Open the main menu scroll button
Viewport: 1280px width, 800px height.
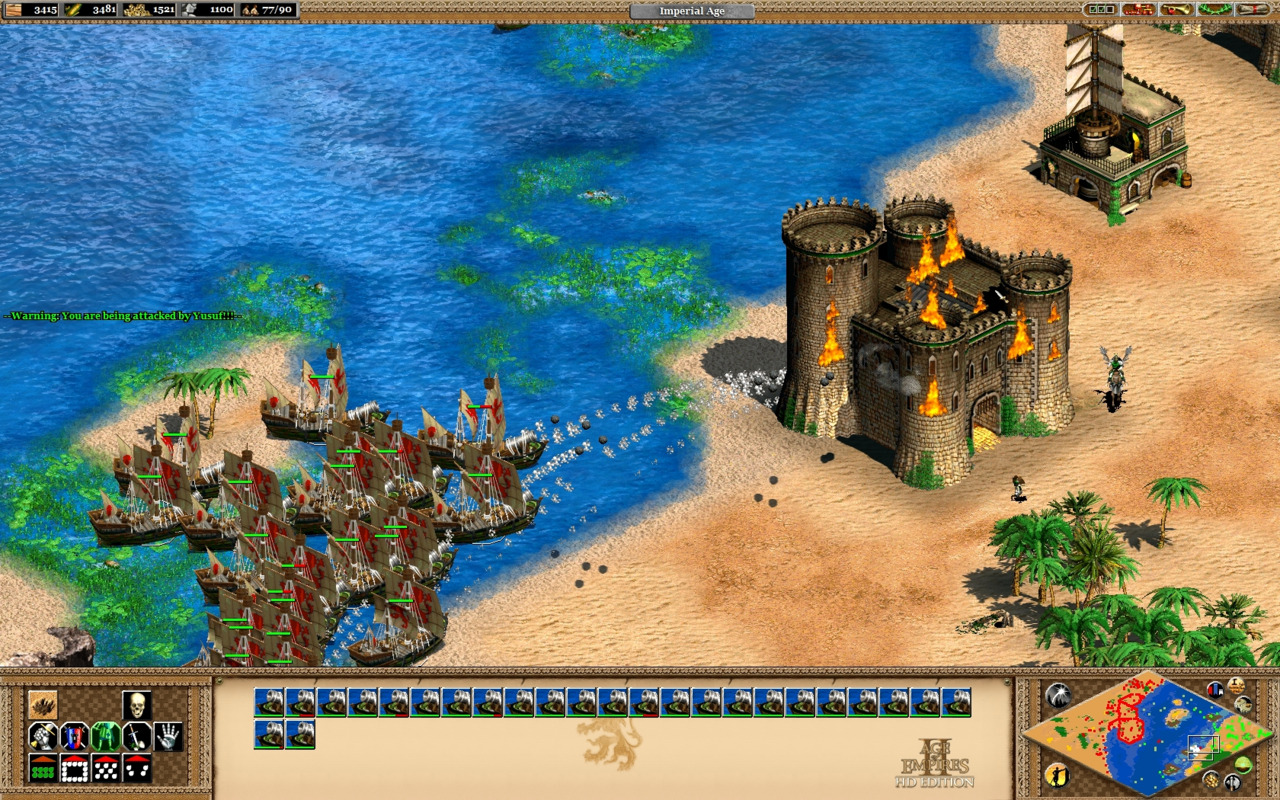click(1251, 10)
